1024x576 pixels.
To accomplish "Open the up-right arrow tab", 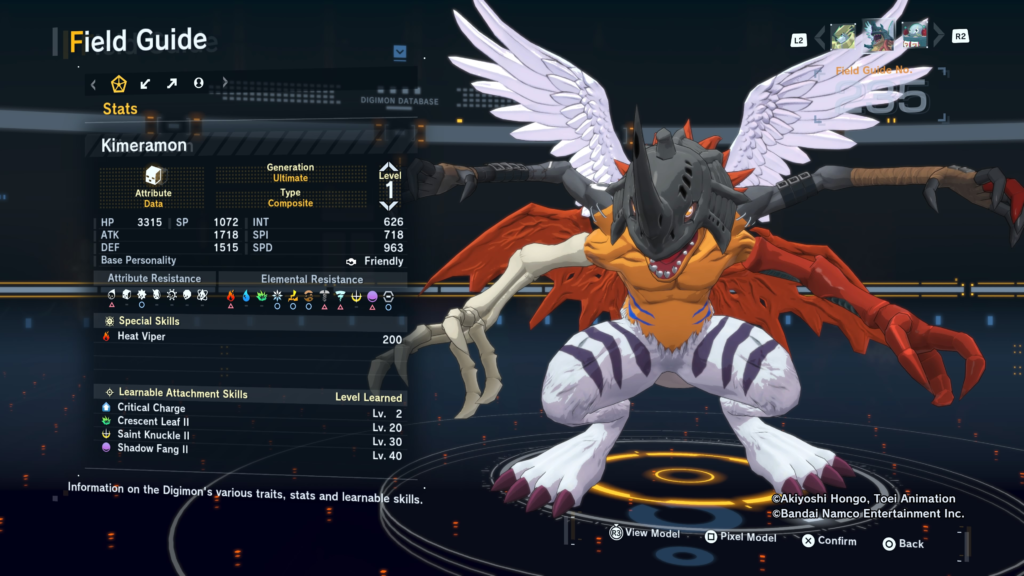I will click(172, 83).
